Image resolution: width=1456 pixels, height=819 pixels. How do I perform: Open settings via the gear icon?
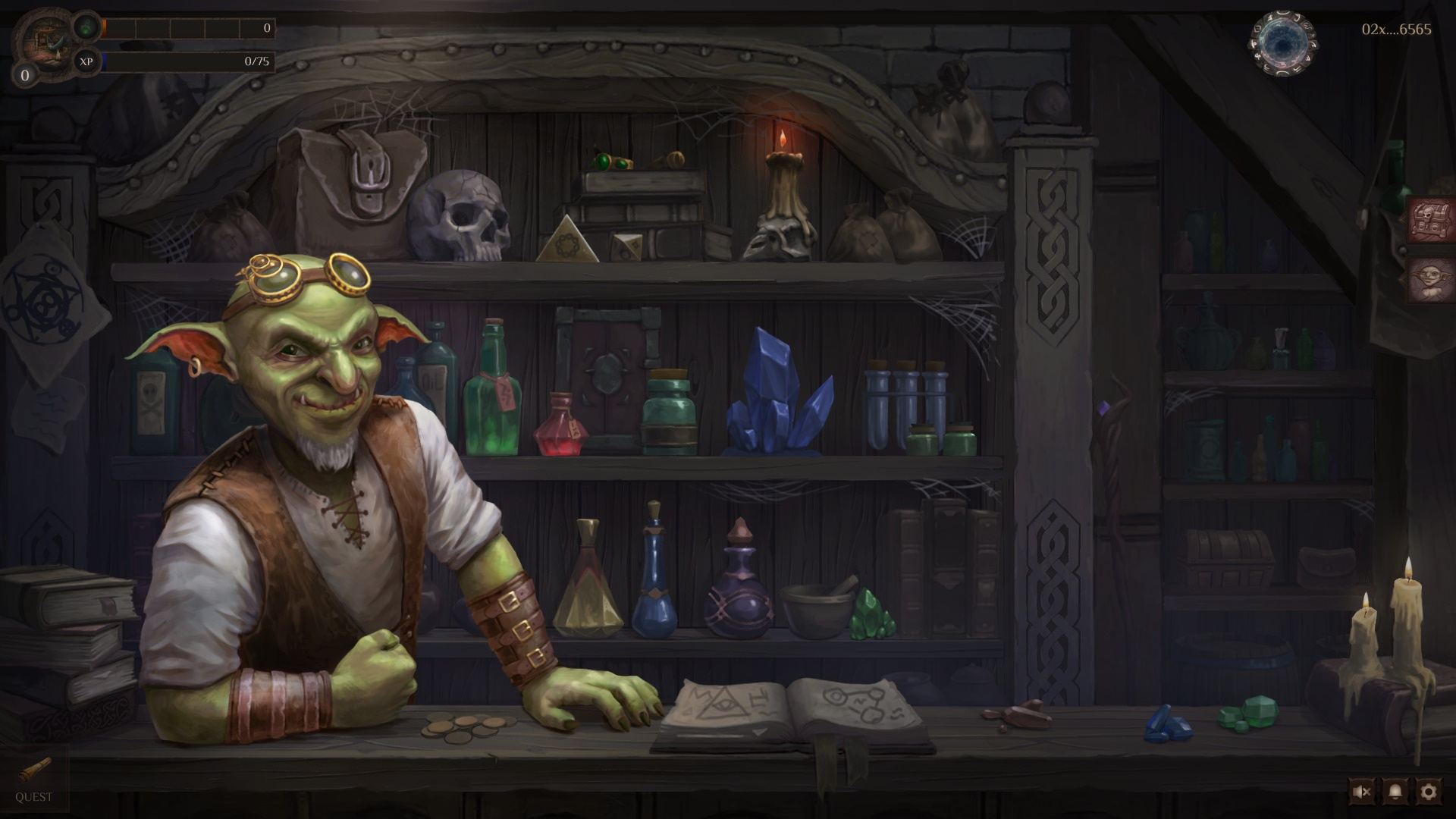(x=1429, y=792)
